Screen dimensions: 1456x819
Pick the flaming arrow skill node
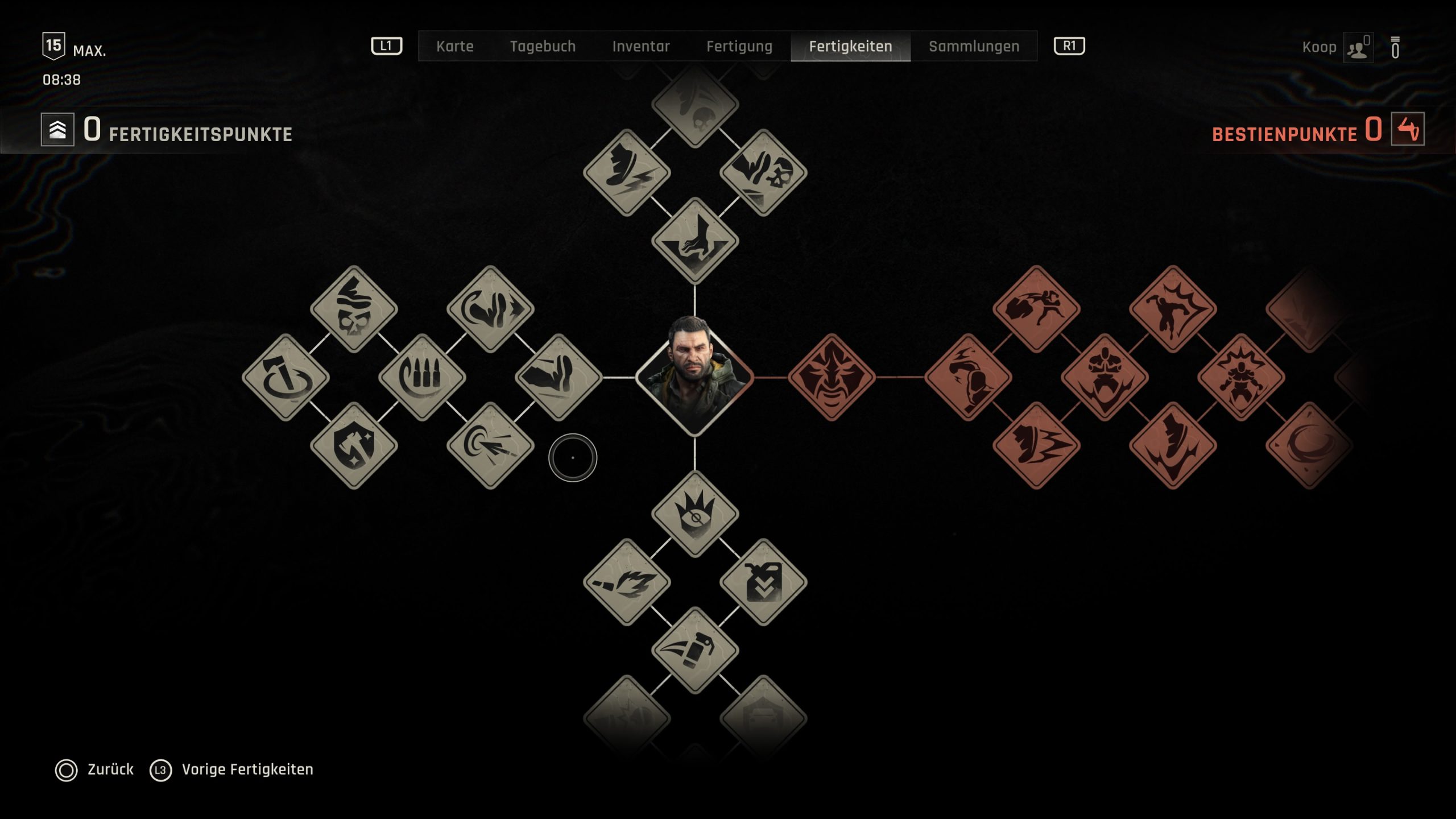[x=627, y=582]
